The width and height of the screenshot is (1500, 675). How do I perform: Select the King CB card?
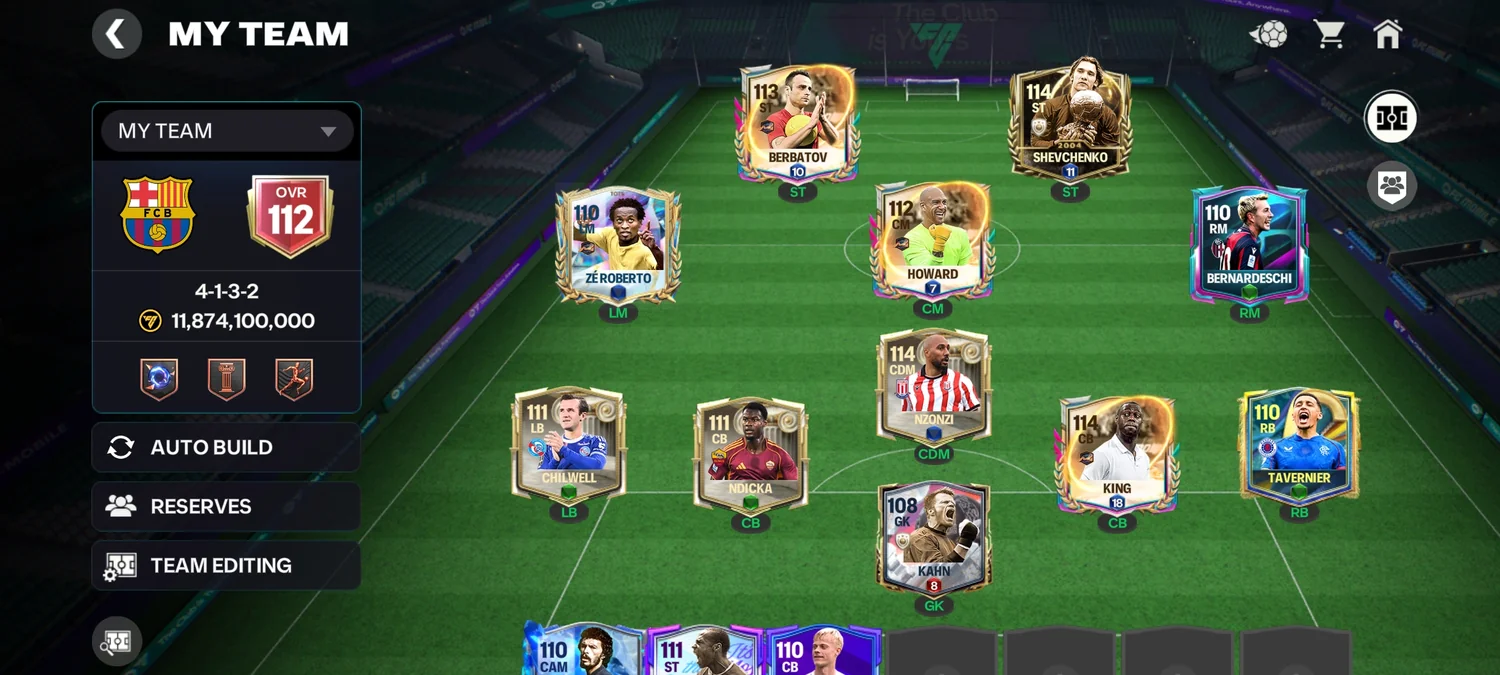1117,453
